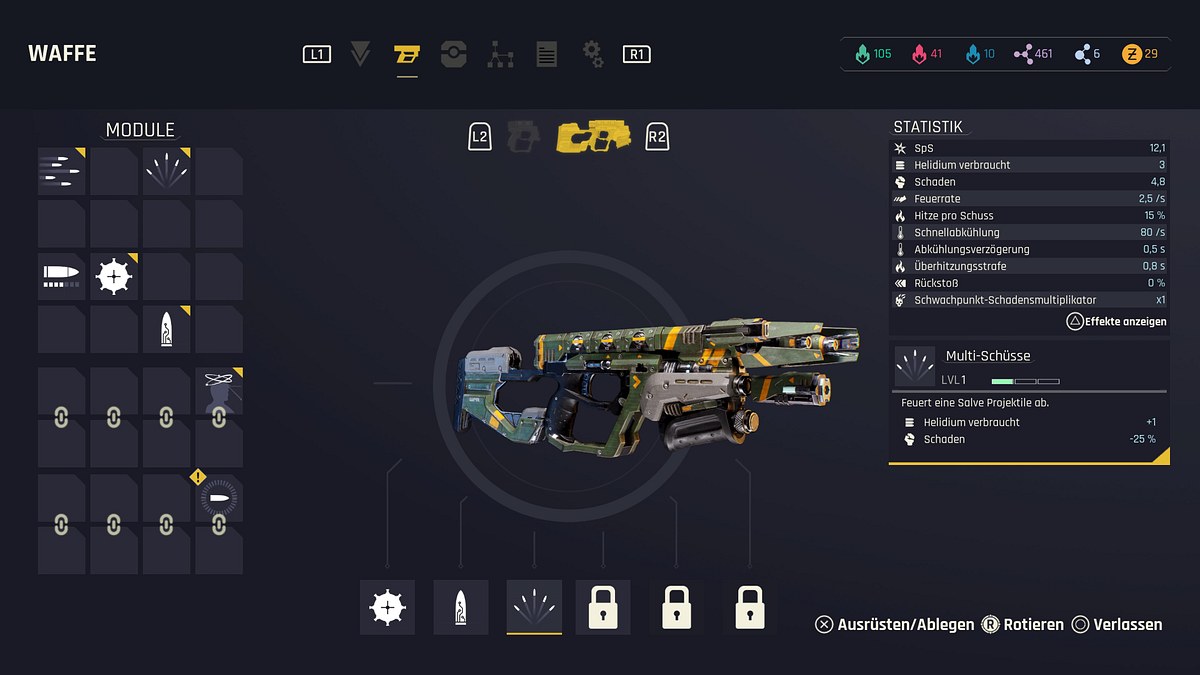
Task: Open the round suit core tab
Action: [x=453, y=54]
